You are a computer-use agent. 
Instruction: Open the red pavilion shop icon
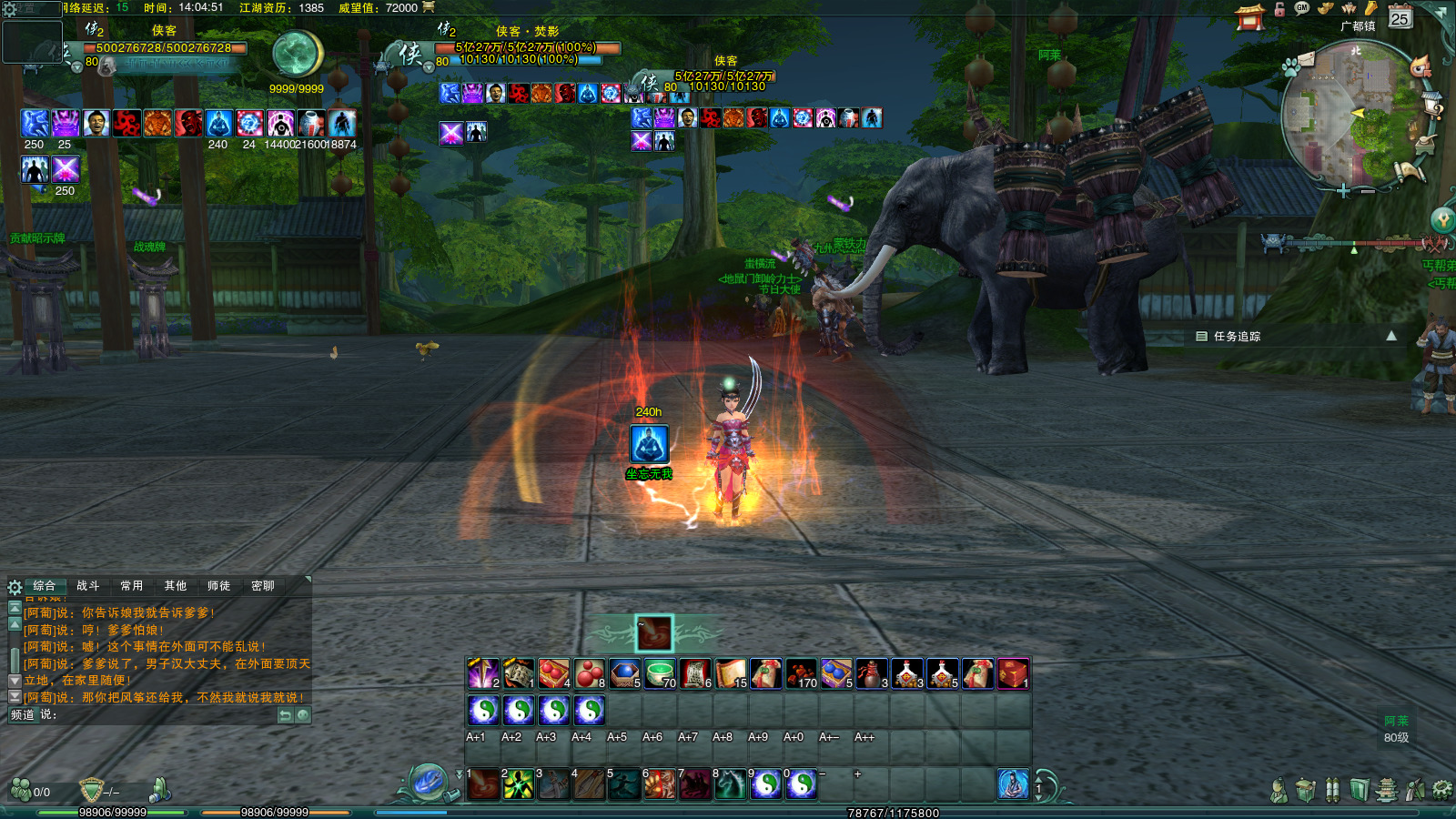1250,17
